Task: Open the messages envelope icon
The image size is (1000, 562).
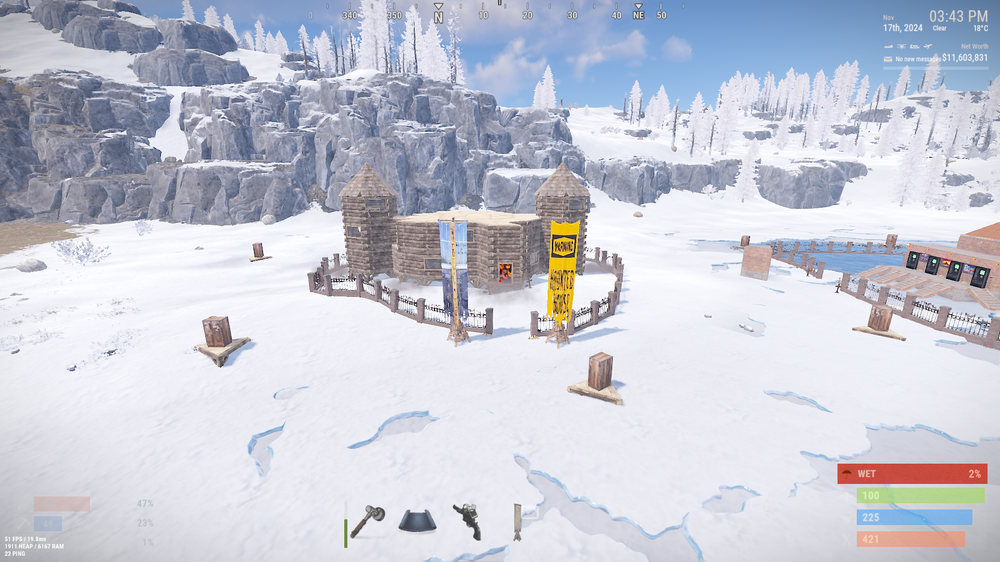Action: coord(887,60)
